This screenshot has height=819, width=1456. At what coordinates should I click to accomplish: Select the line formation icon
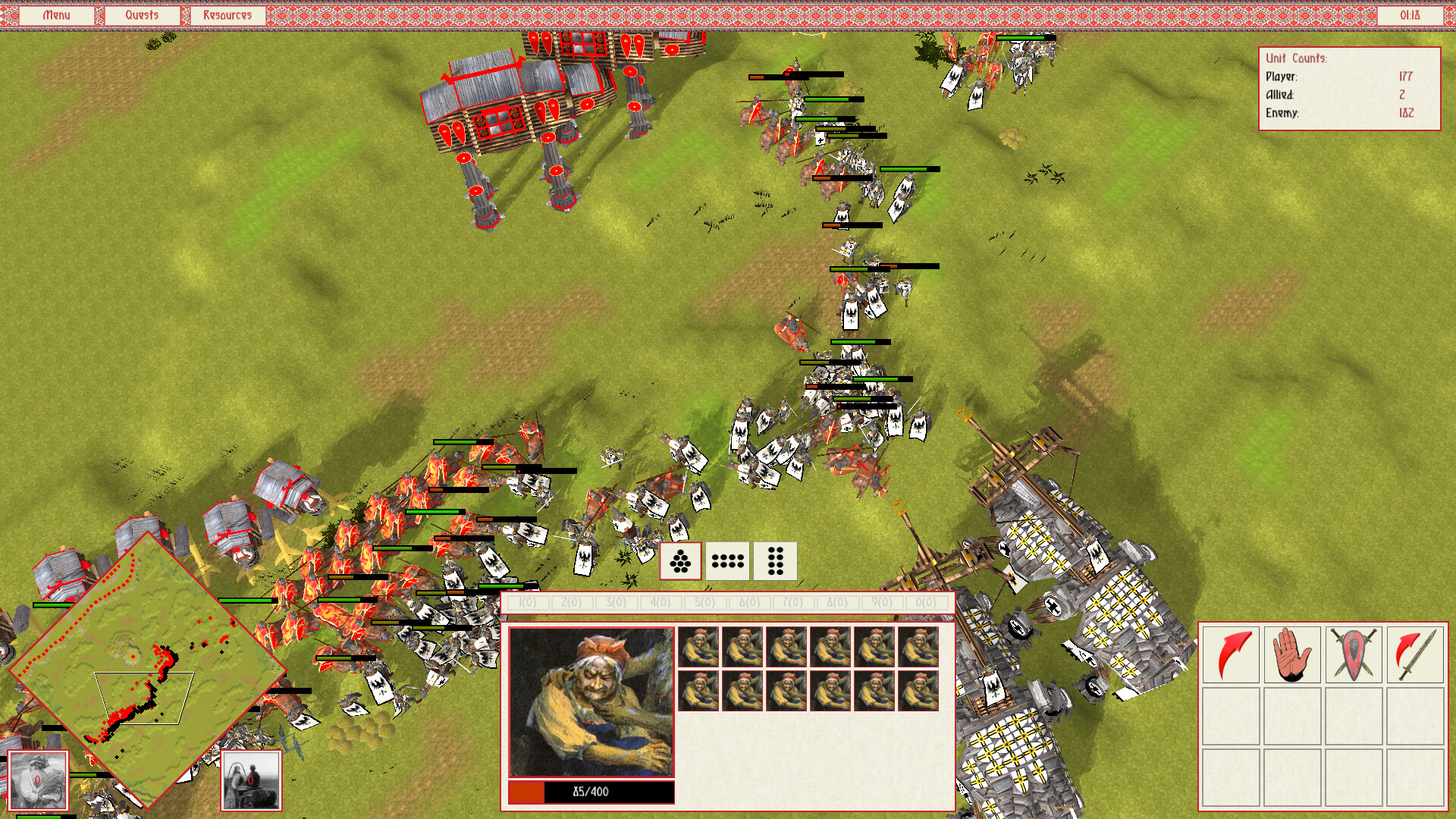coord(727,560)
